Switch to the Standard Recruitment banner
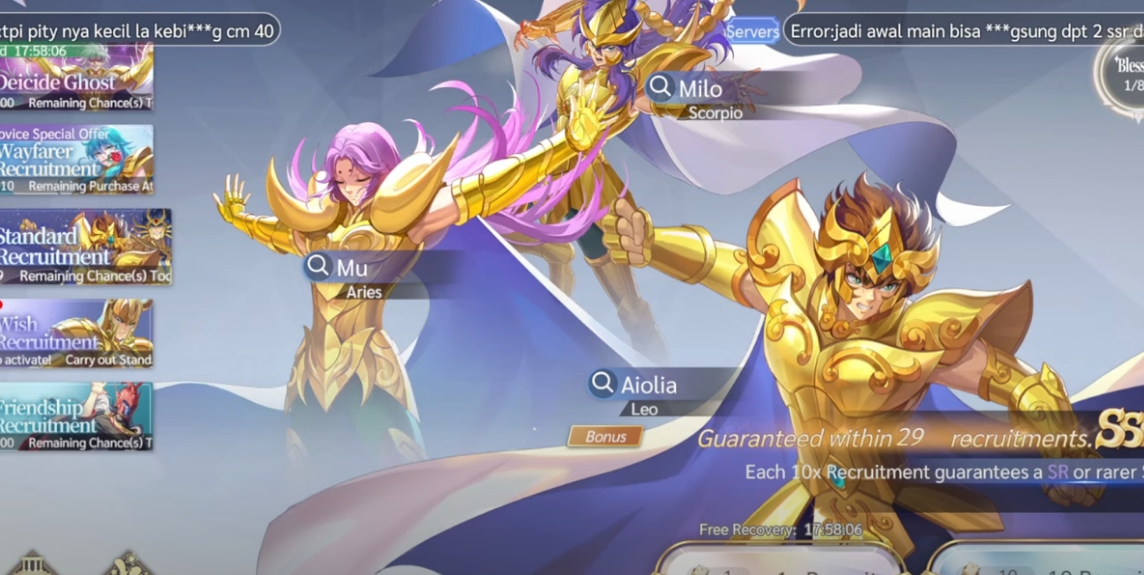 coord(85,247)
